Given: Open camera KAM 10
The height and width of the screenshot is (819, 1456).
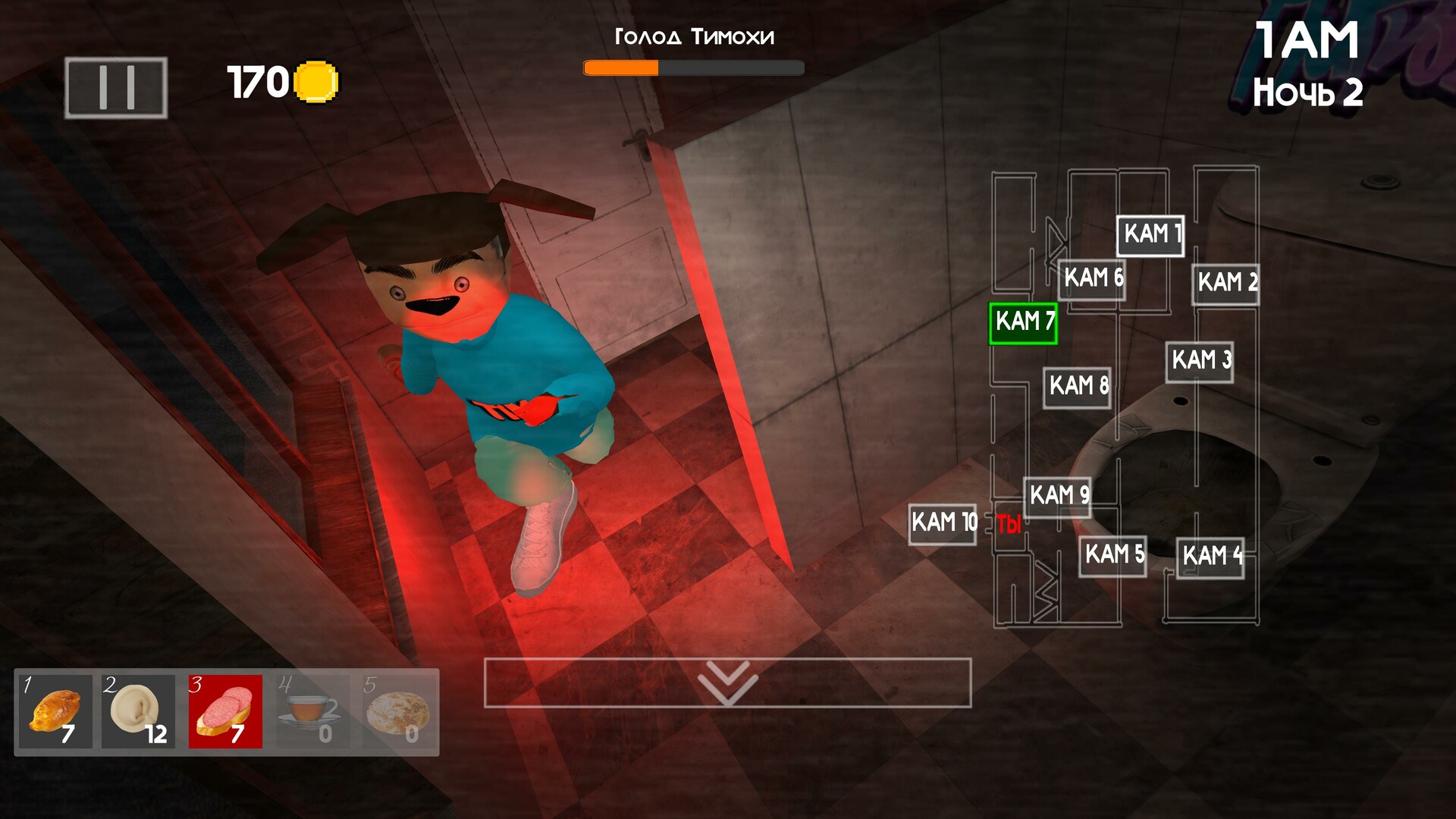Looking at the screenshot, I should tap(943, 523).
